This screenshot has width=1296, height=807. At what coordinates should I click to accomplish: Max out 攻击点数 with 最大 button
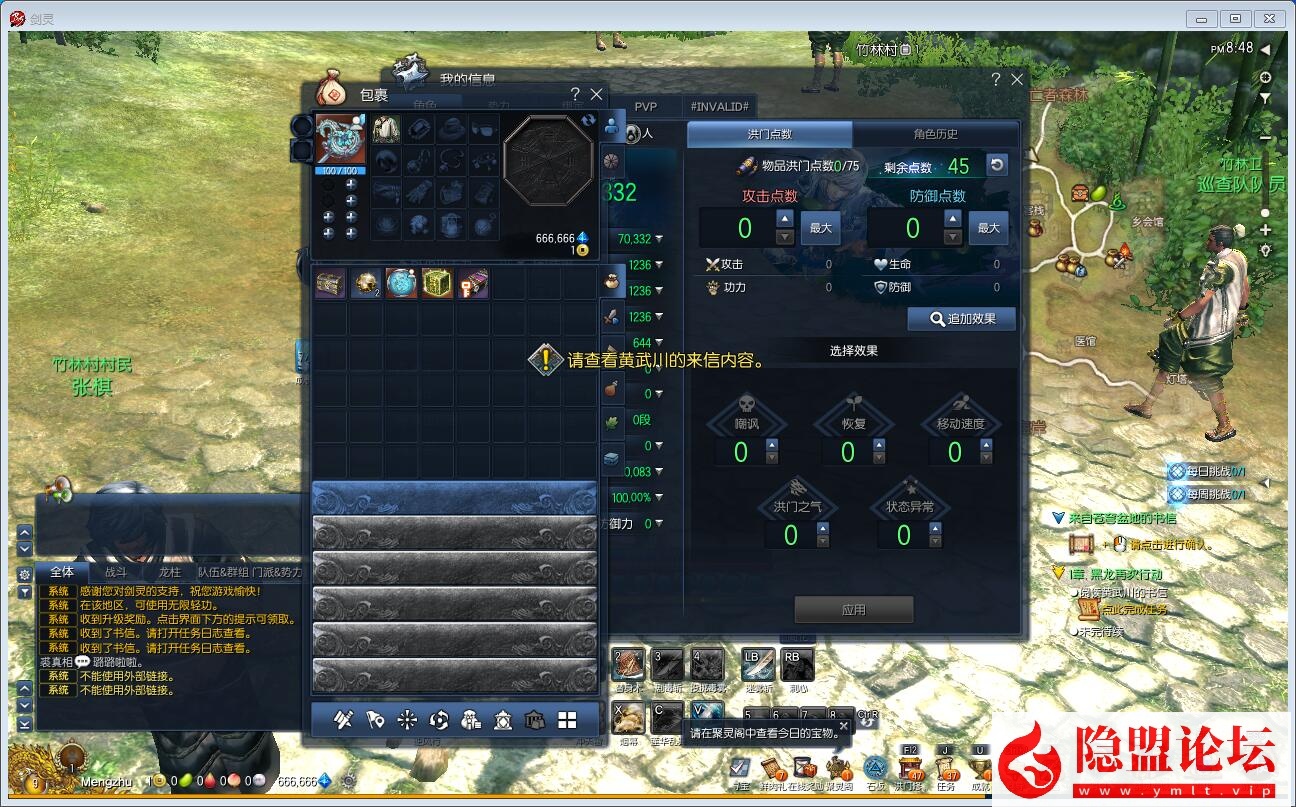coord(821,228)
